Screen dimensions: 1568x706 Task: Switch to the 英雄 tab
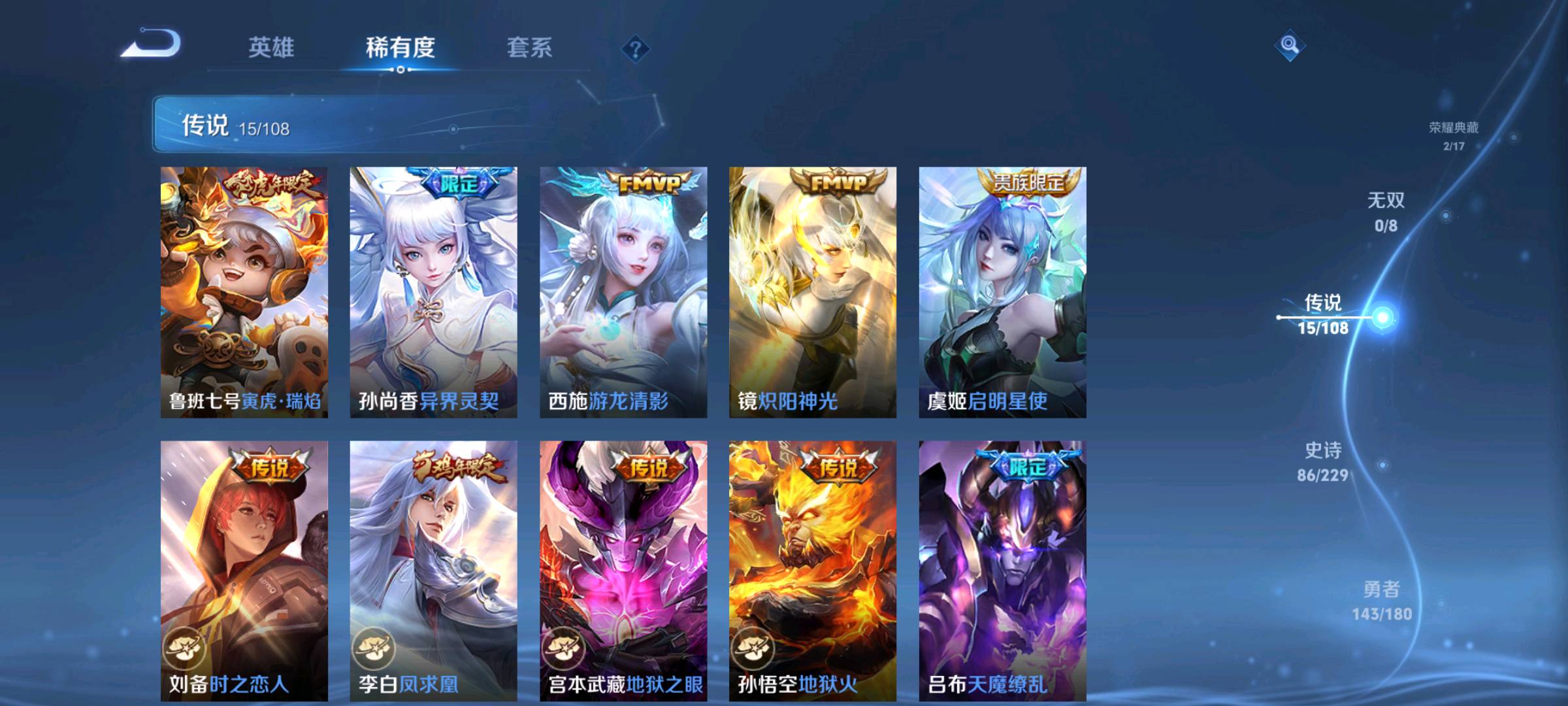271,48
